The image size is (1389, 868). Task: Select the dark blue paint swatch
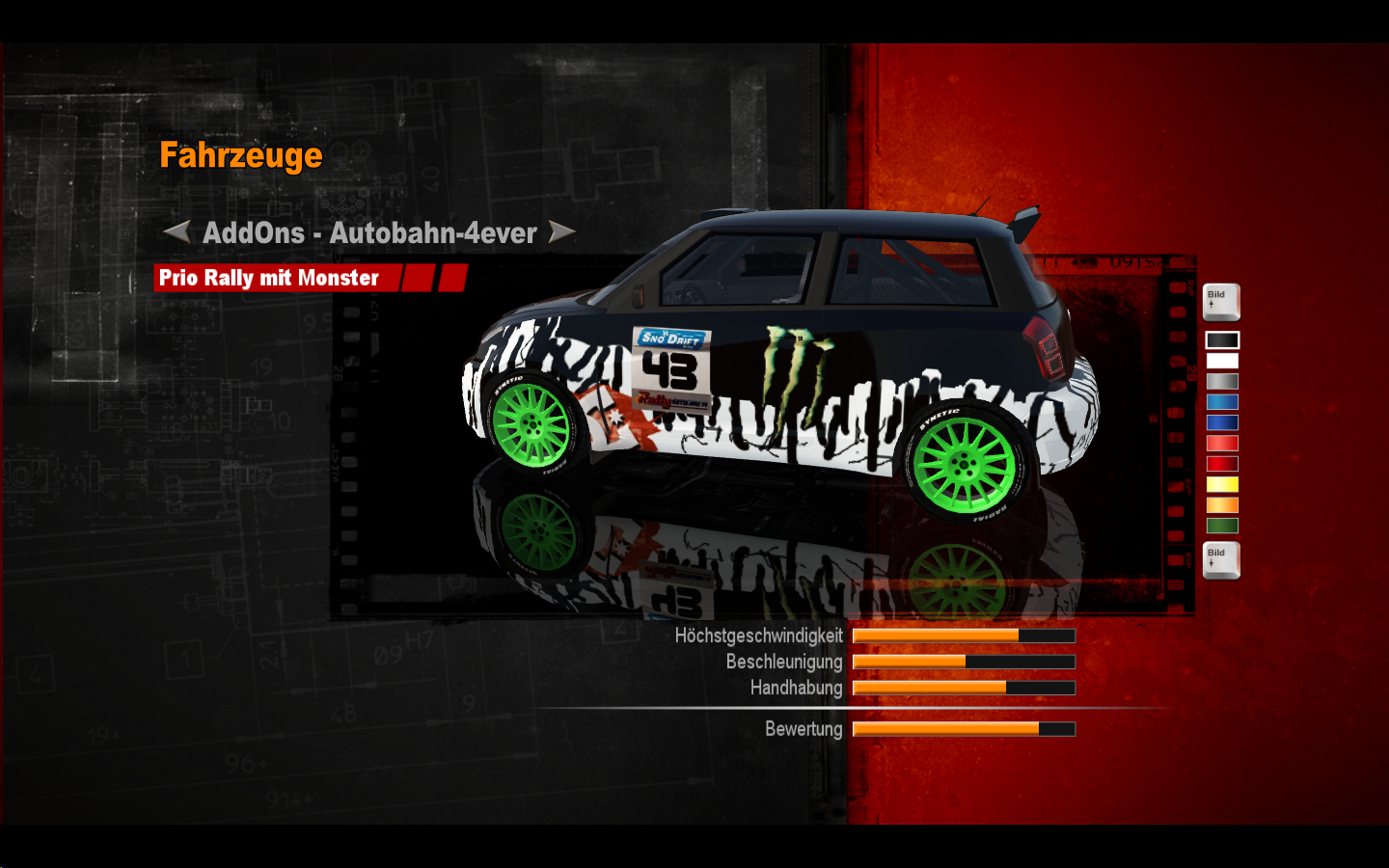[1222, 422]
